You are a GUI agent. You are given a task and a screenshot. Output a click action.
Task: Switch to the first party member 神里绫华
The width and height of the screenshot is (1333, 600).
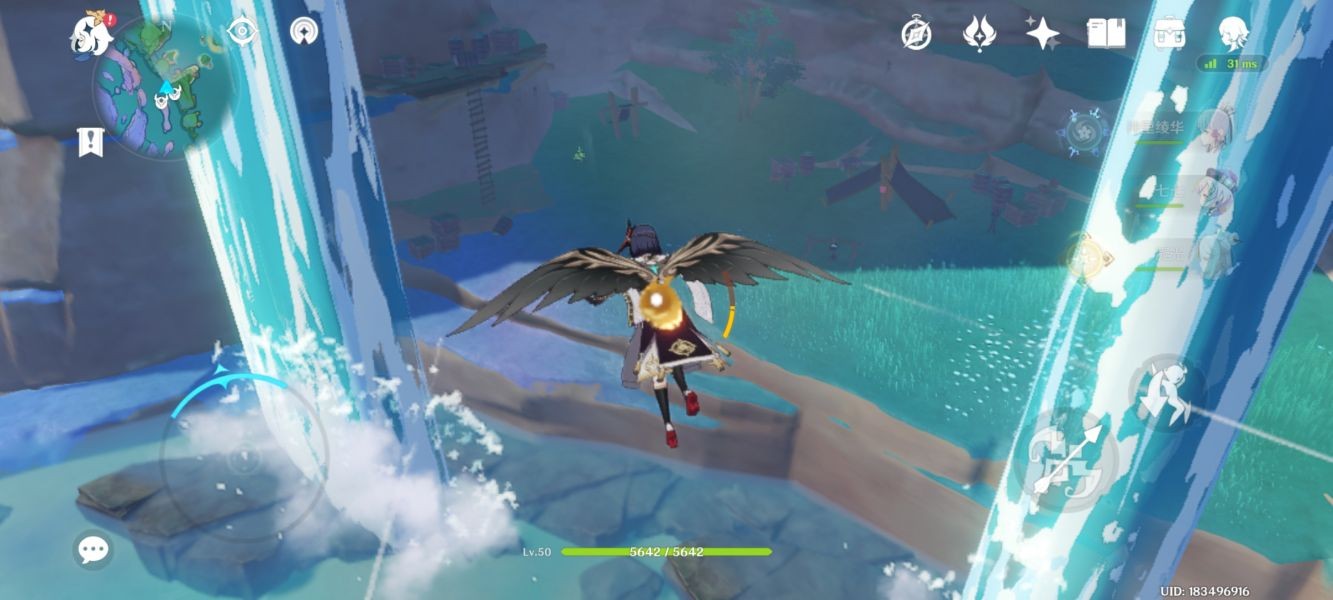(x=1214, y=132)
